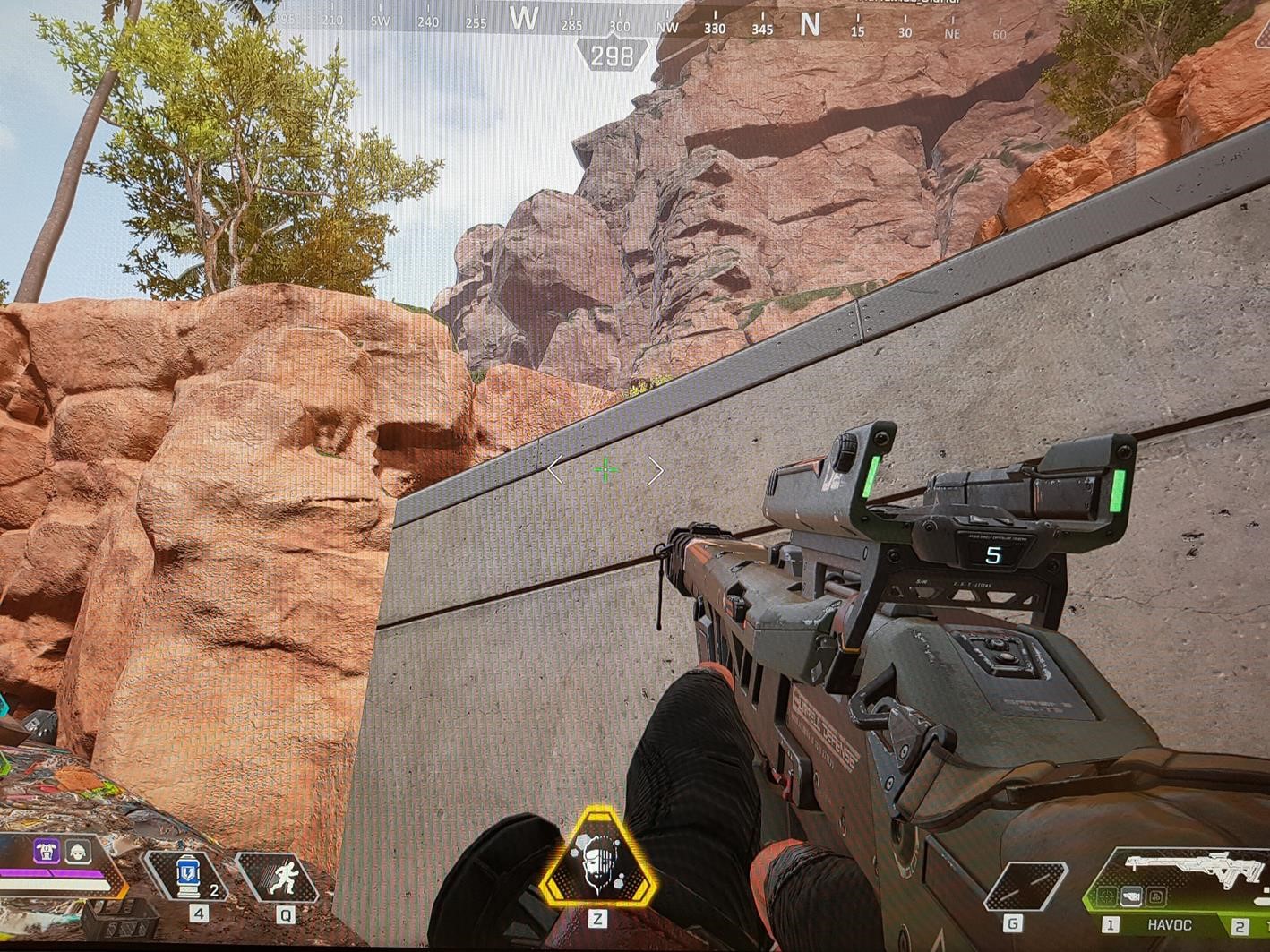
Task: Toggle the weapon slot 2 indicator
Action: pyautogui.click(x=1240, y=925)
